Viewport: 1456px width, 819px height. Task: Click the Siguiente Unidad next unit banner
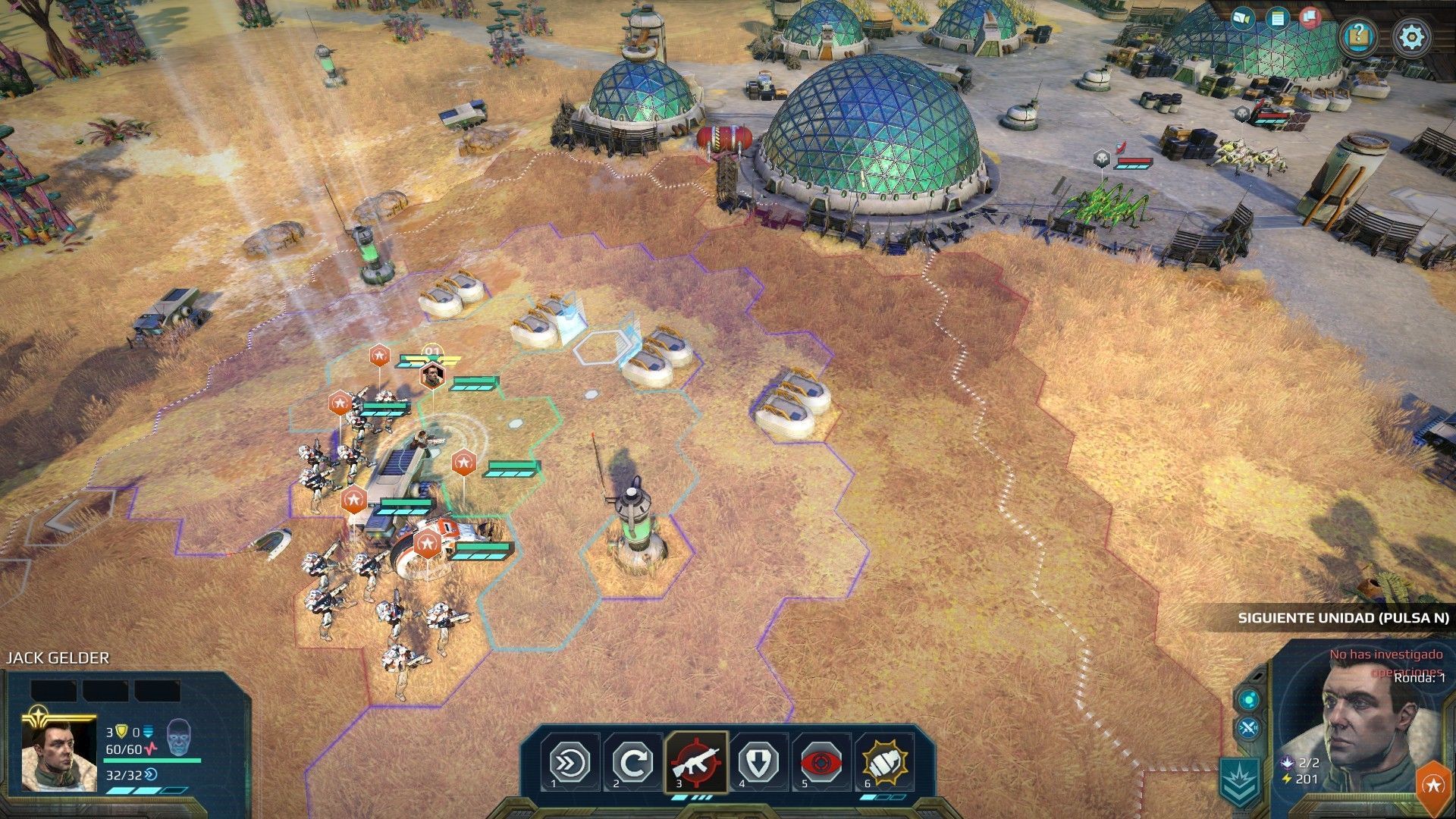click(1342, 618)
